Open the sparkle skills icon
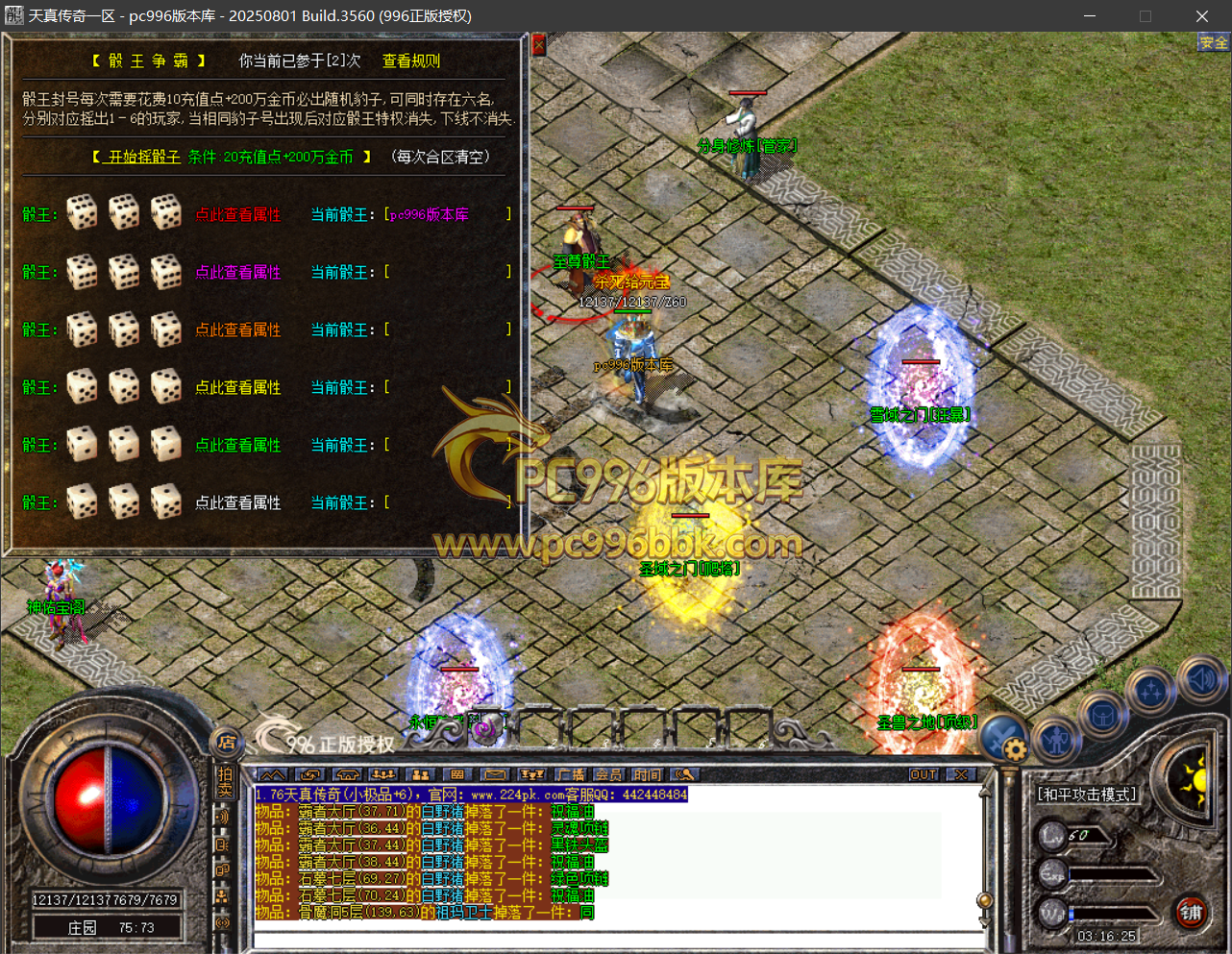Screen dimensions: 1232x954 tap(1151, 691)
